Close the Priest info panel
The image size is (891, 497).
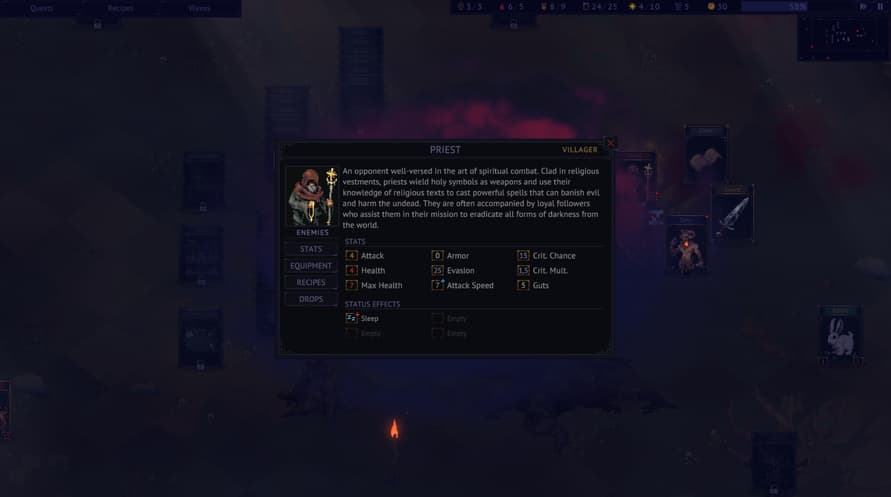[x=610, y=143]
